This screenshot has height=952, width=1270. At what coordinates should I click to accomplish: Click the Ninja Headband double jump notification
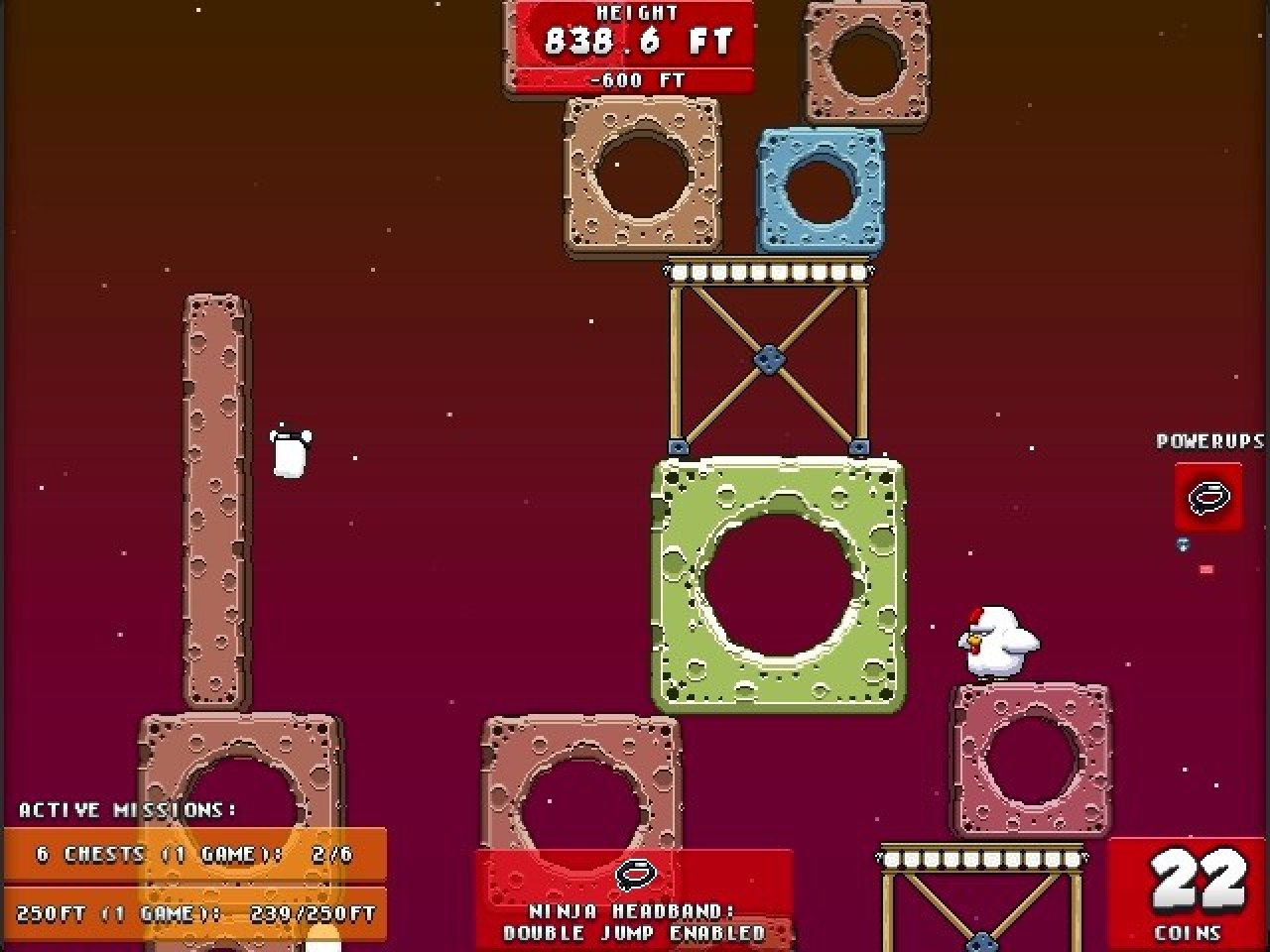pos(634,898)
